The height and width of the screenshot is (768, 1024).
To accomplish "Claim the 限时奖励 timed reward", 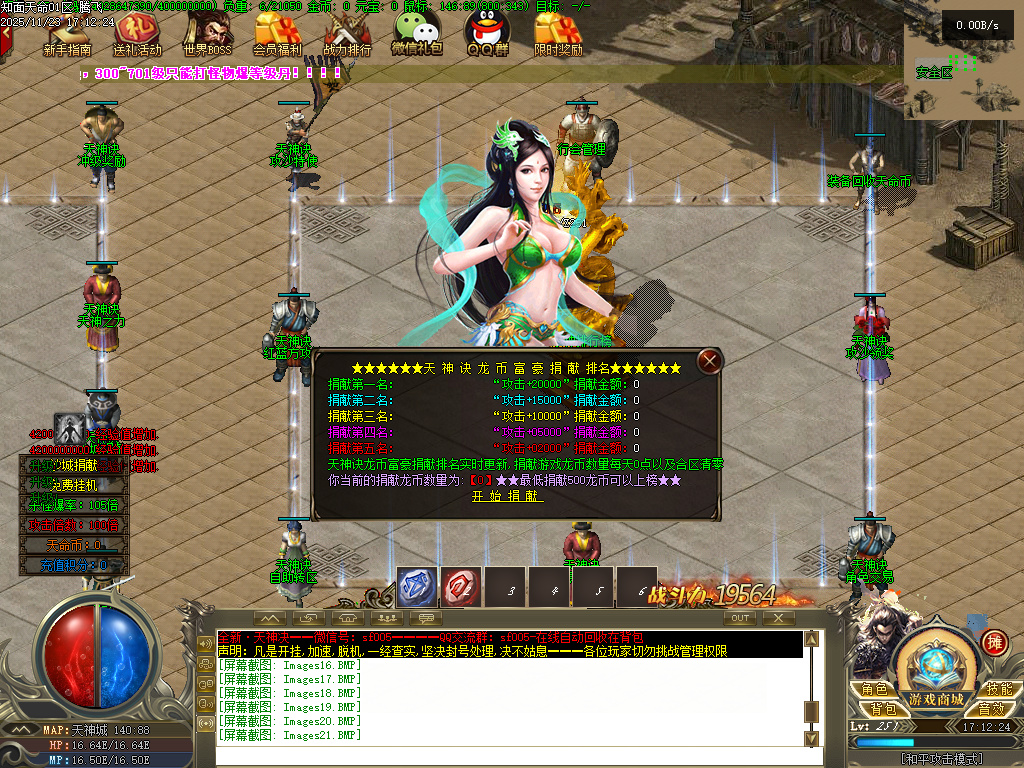I will point(558,33).
